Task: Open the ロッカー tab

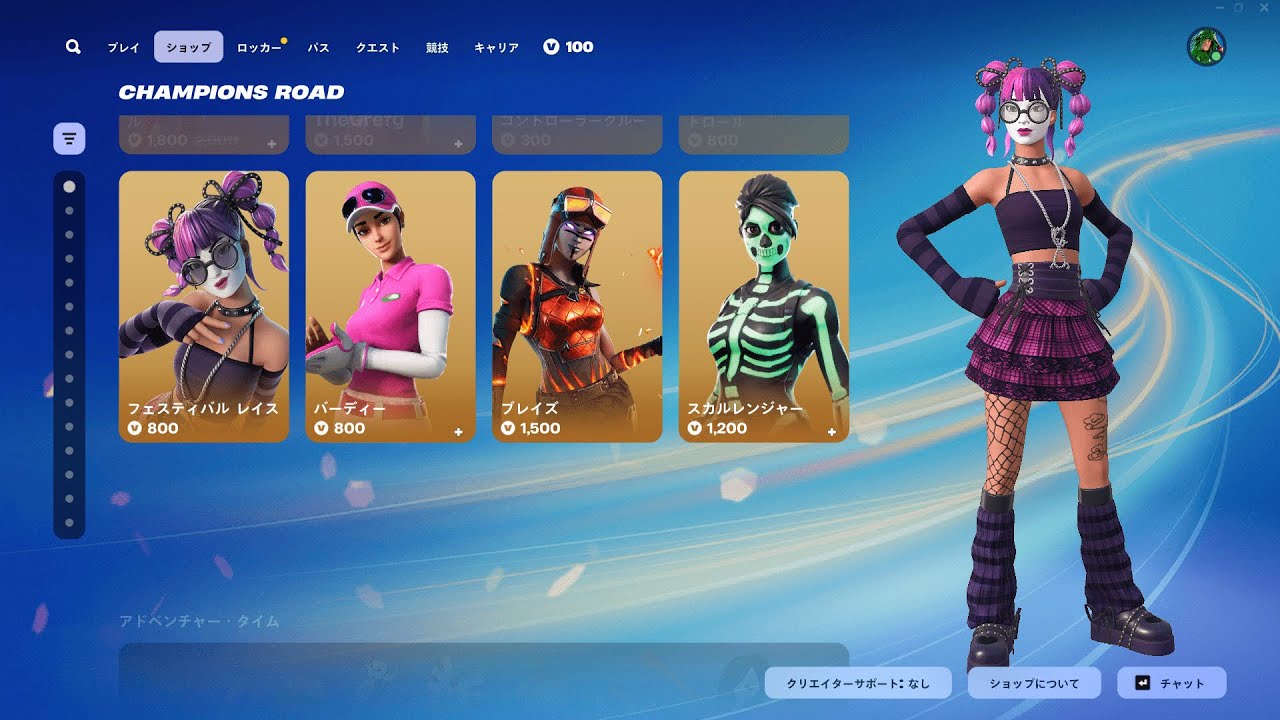Action: [259, 47]
